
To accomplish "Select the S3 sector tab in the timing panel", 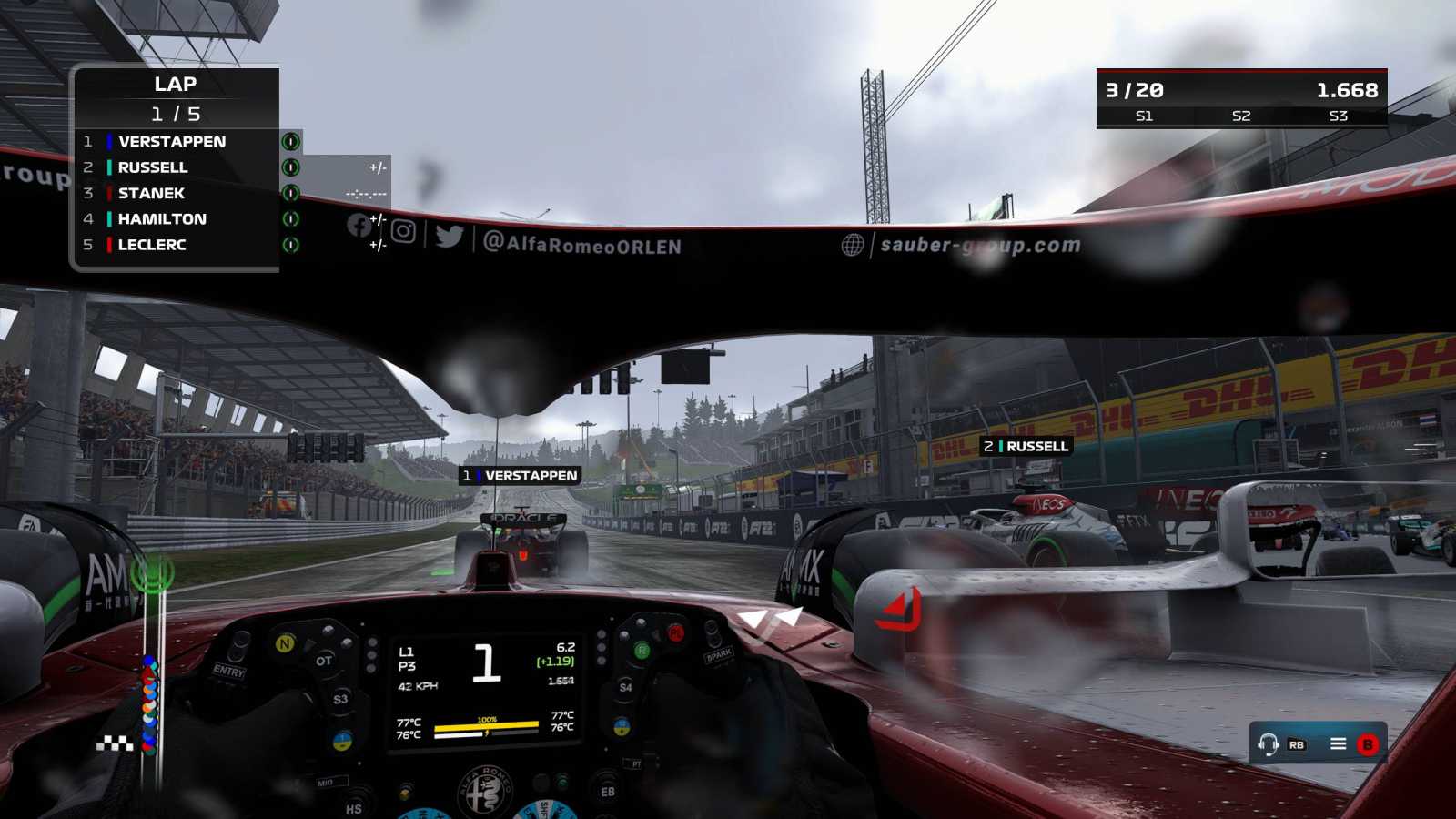I will (1337, 116).
